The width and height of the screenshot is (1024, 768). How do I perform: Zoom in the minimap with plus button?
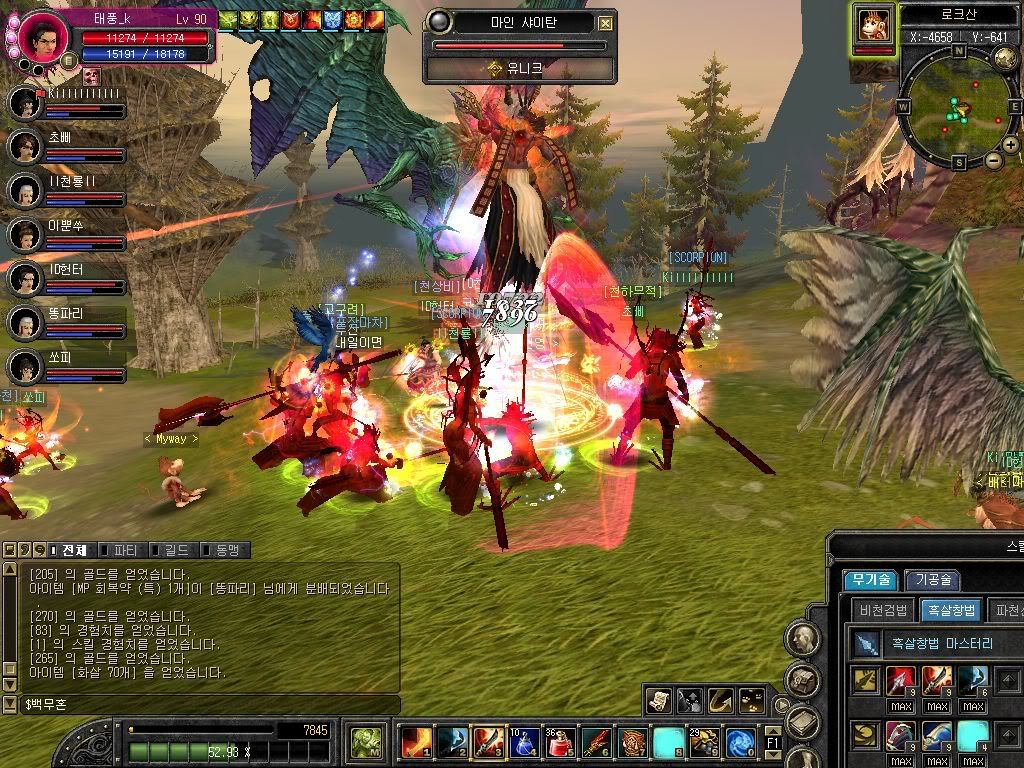point(1011,145)
